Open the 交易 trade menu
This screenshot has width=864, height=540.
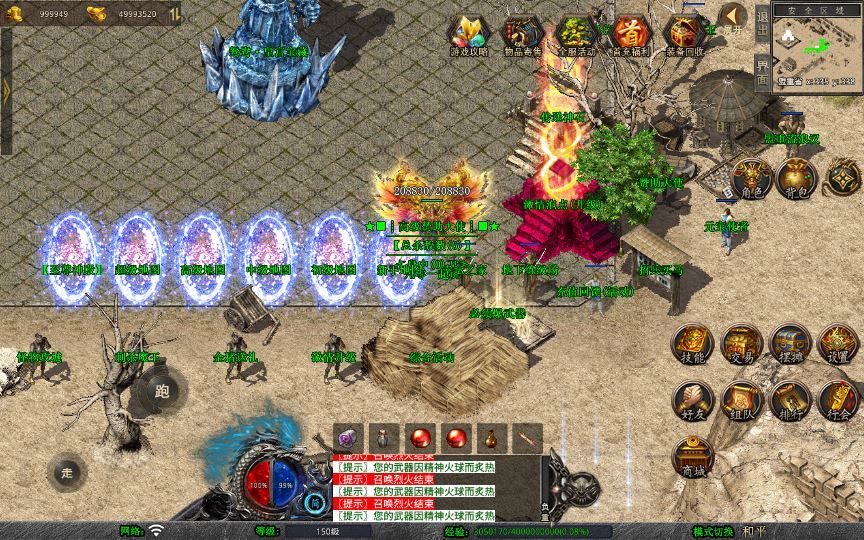(x=741, y=343)
